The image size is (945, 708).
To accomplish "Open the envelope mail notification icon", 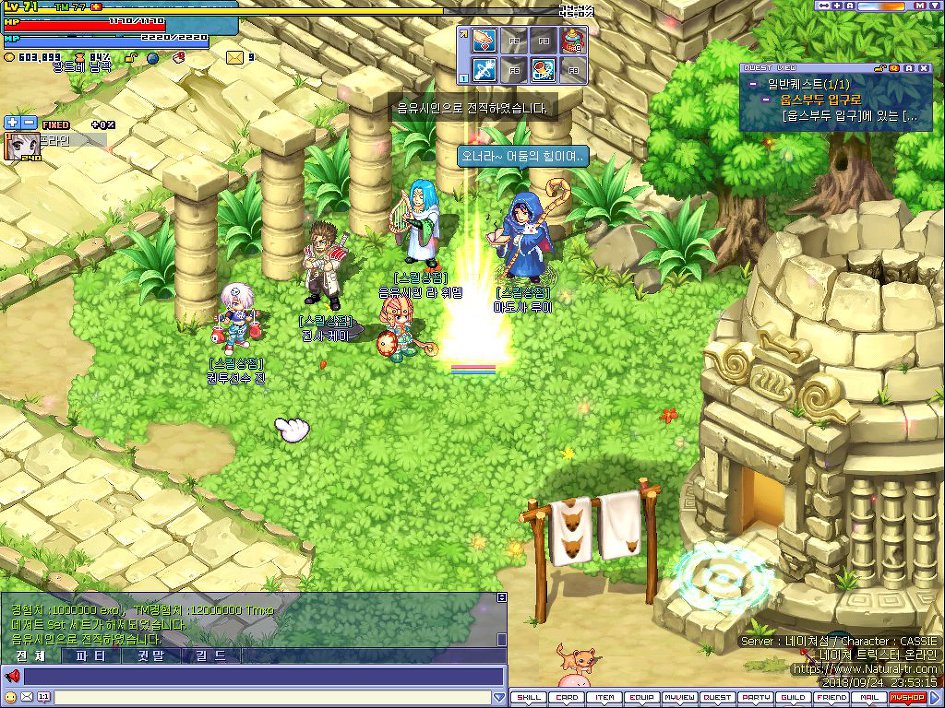I will tap(234, 58).
